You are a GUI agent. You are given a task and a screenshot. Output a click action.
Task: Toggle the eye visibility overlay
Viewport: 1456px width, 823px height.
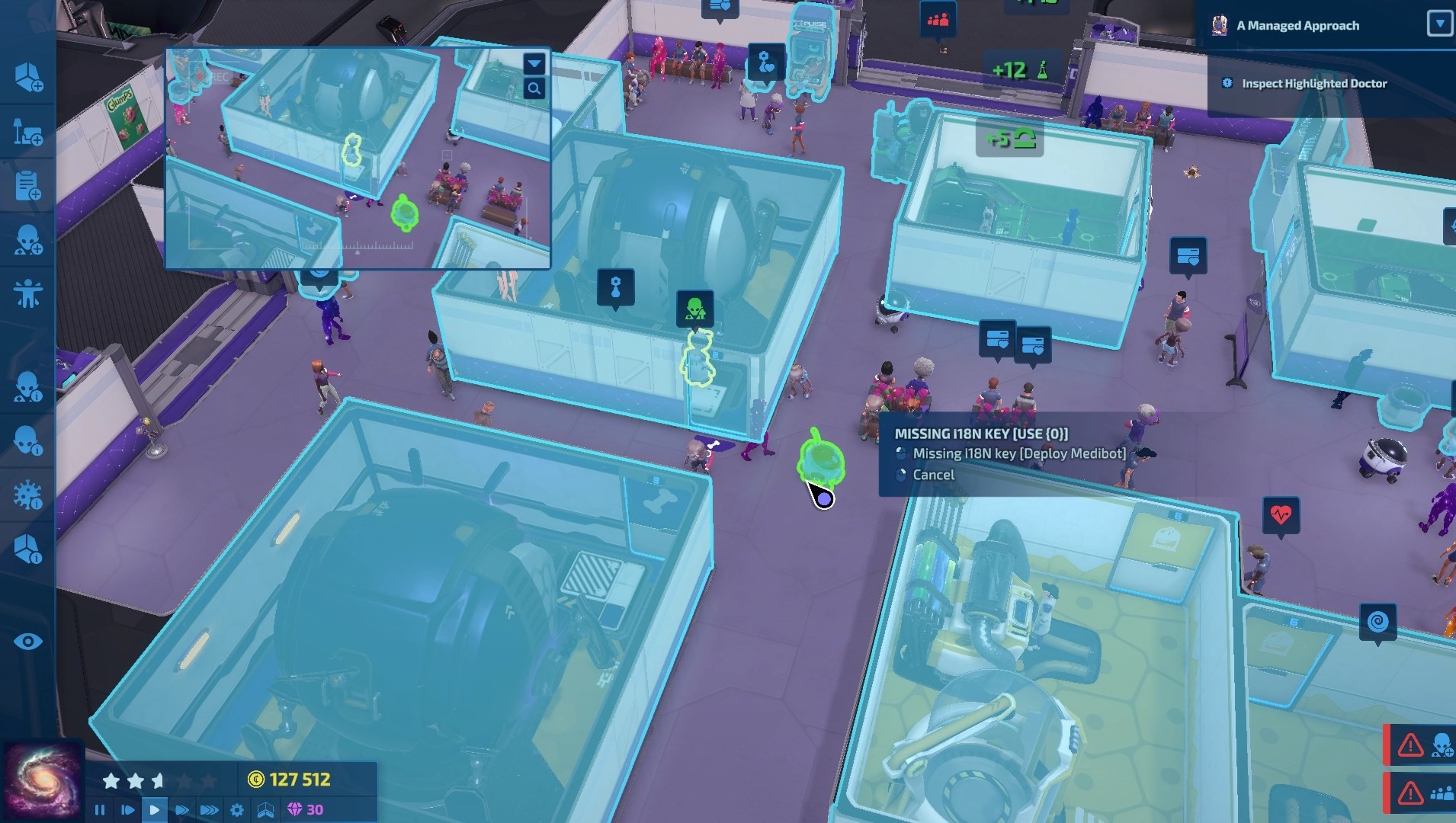(28, 642)
